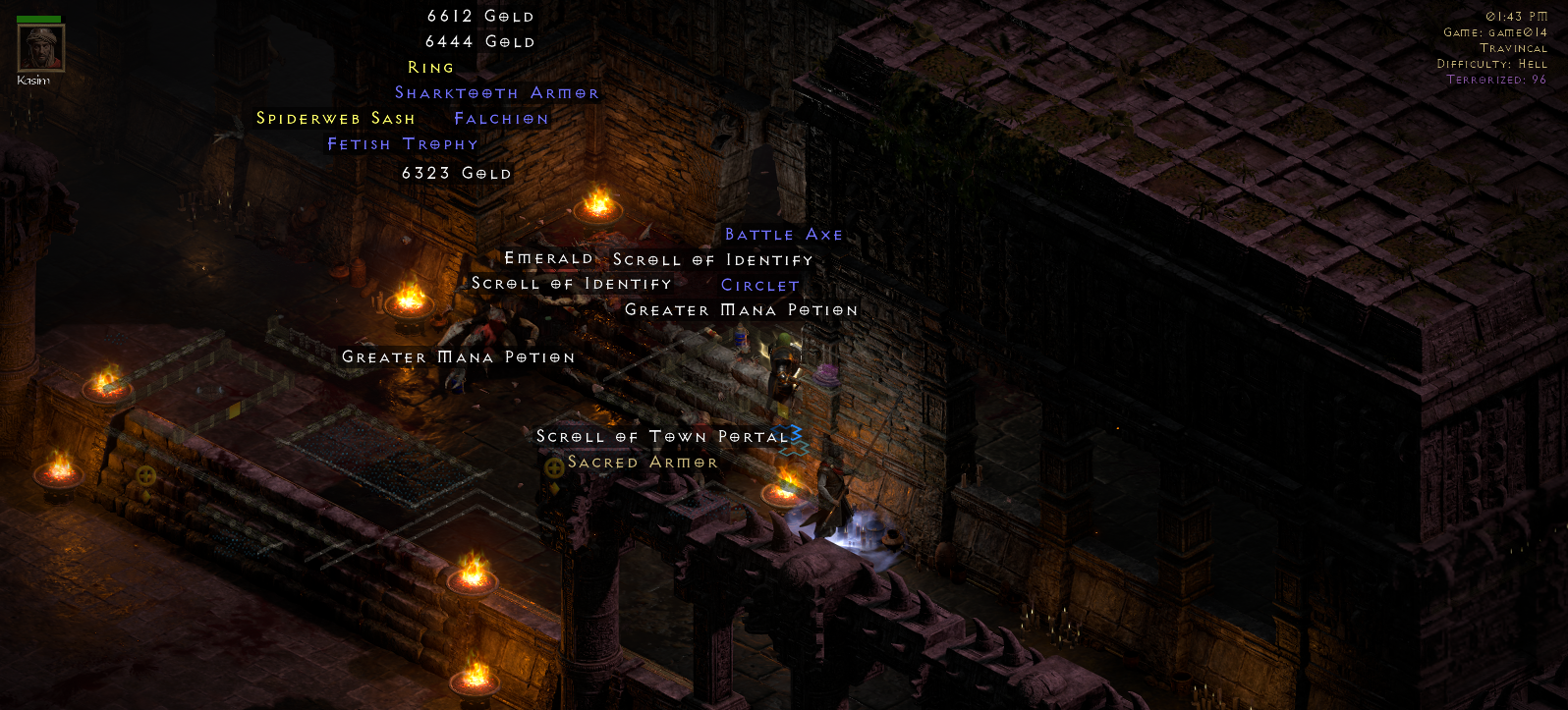Click the campfire on the far-left ledge
Screen dimensions: 1568x710
tap(61, 476)
